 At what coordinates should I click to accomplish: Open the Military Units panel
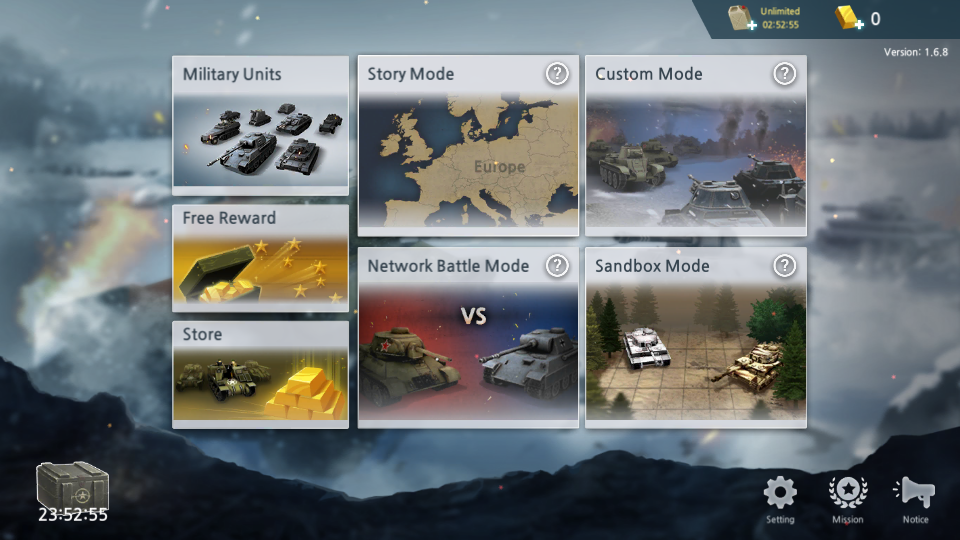[x=260, y=125]
